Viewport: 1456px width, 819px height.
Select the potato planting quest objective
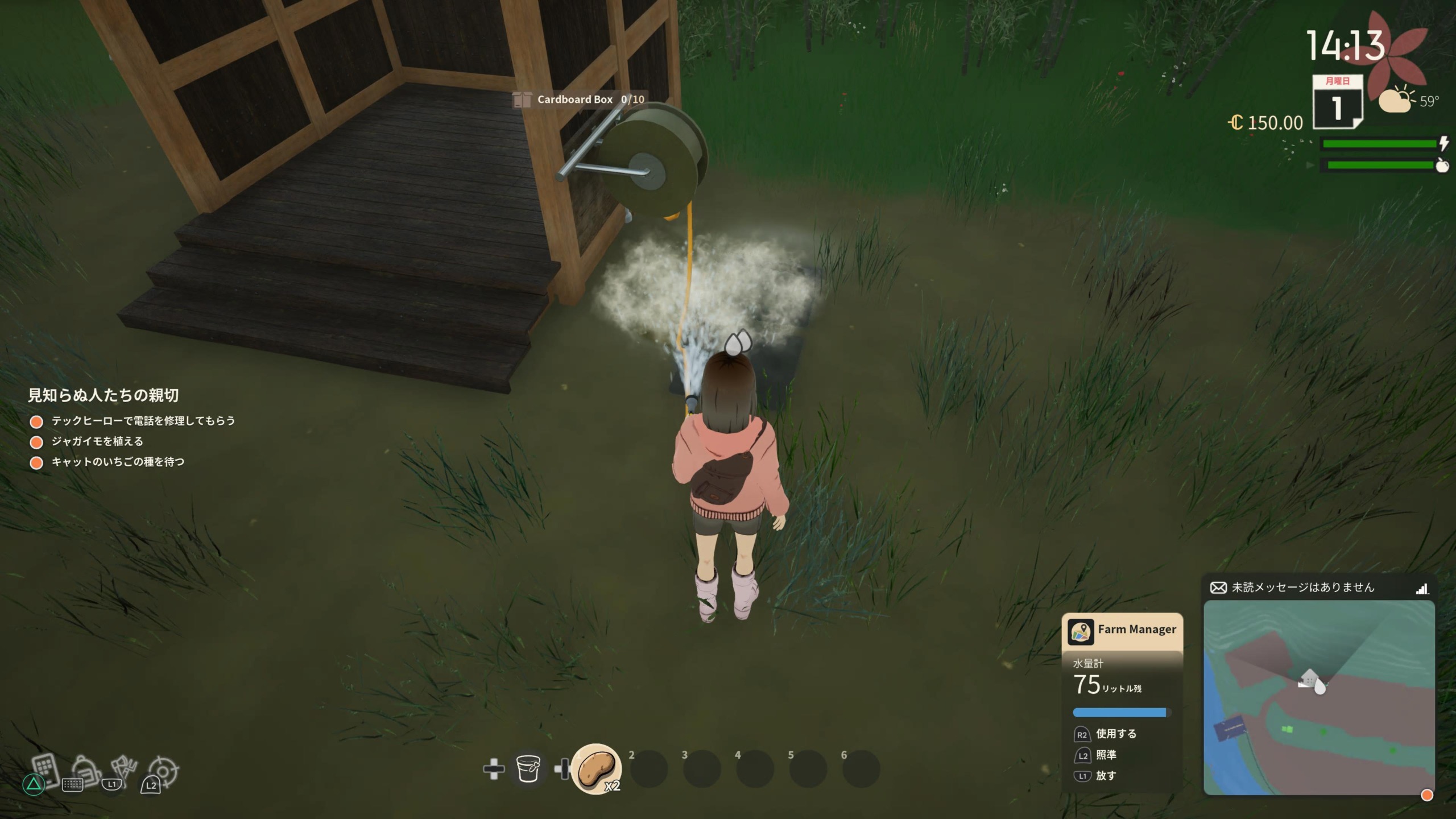tap(97, 441)
